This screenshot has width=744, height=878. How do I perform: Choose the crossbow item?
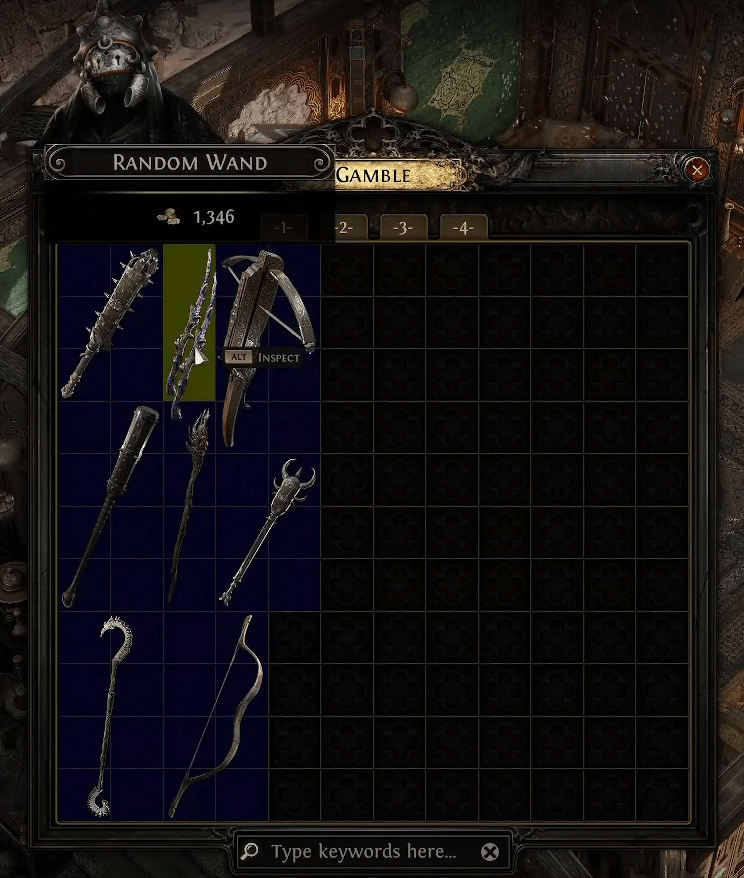pyautogui.click(x=267, y=345)
